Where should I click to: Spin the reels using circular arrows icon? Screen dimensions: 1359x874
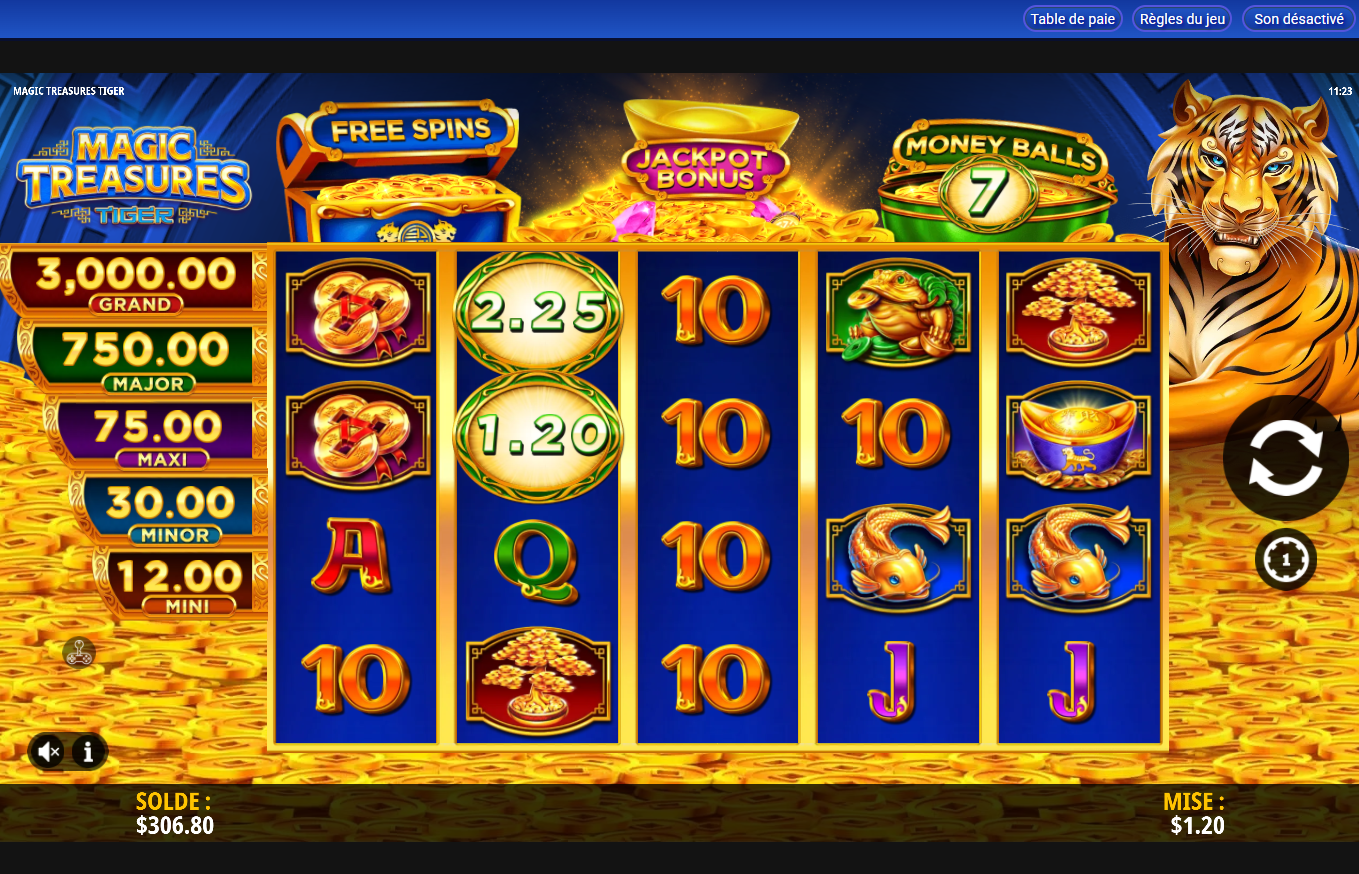coord(1286,457)
